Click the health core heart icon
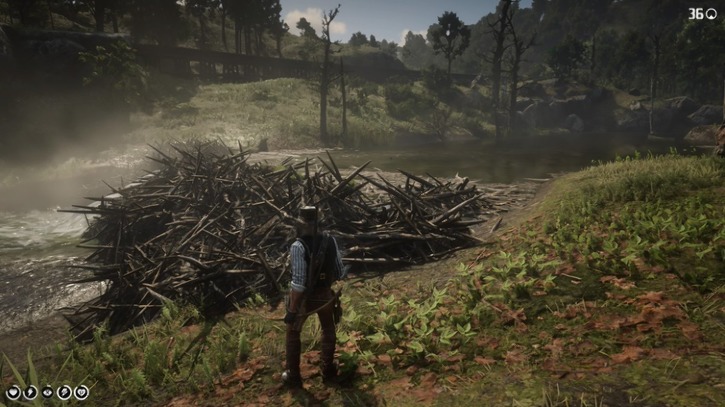 point(12,392)
